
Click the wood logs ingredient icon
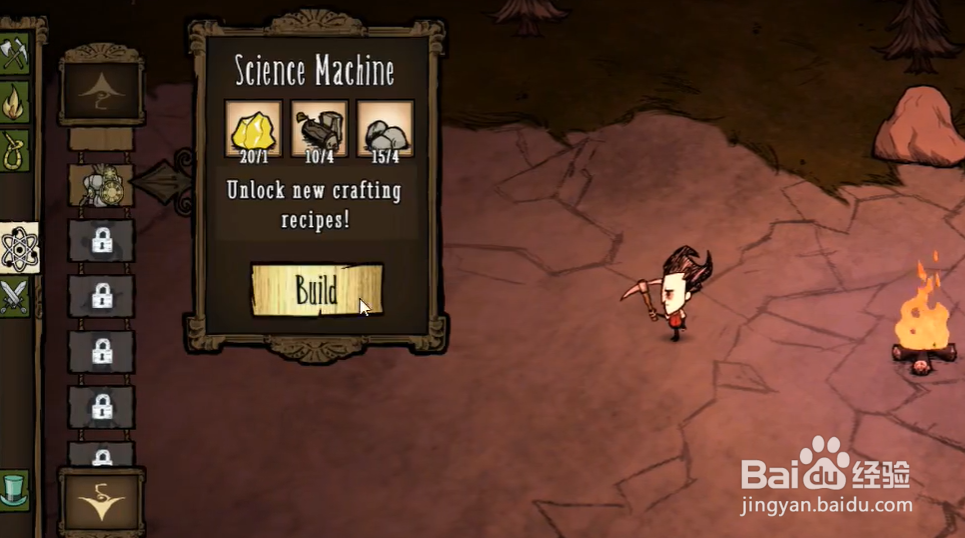tap(319, 128)
